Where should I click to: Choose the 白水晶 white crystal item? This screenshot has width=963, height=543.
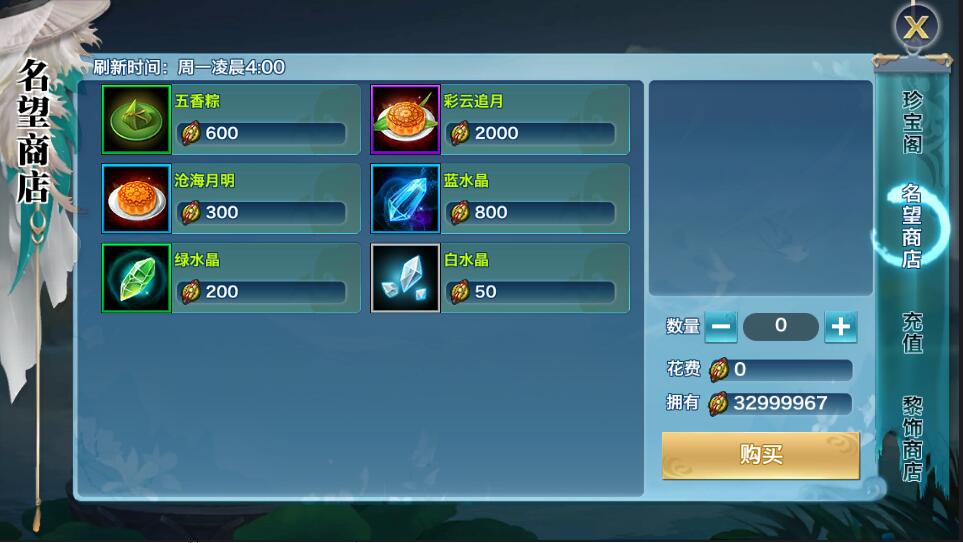click(x=500, y=278)
